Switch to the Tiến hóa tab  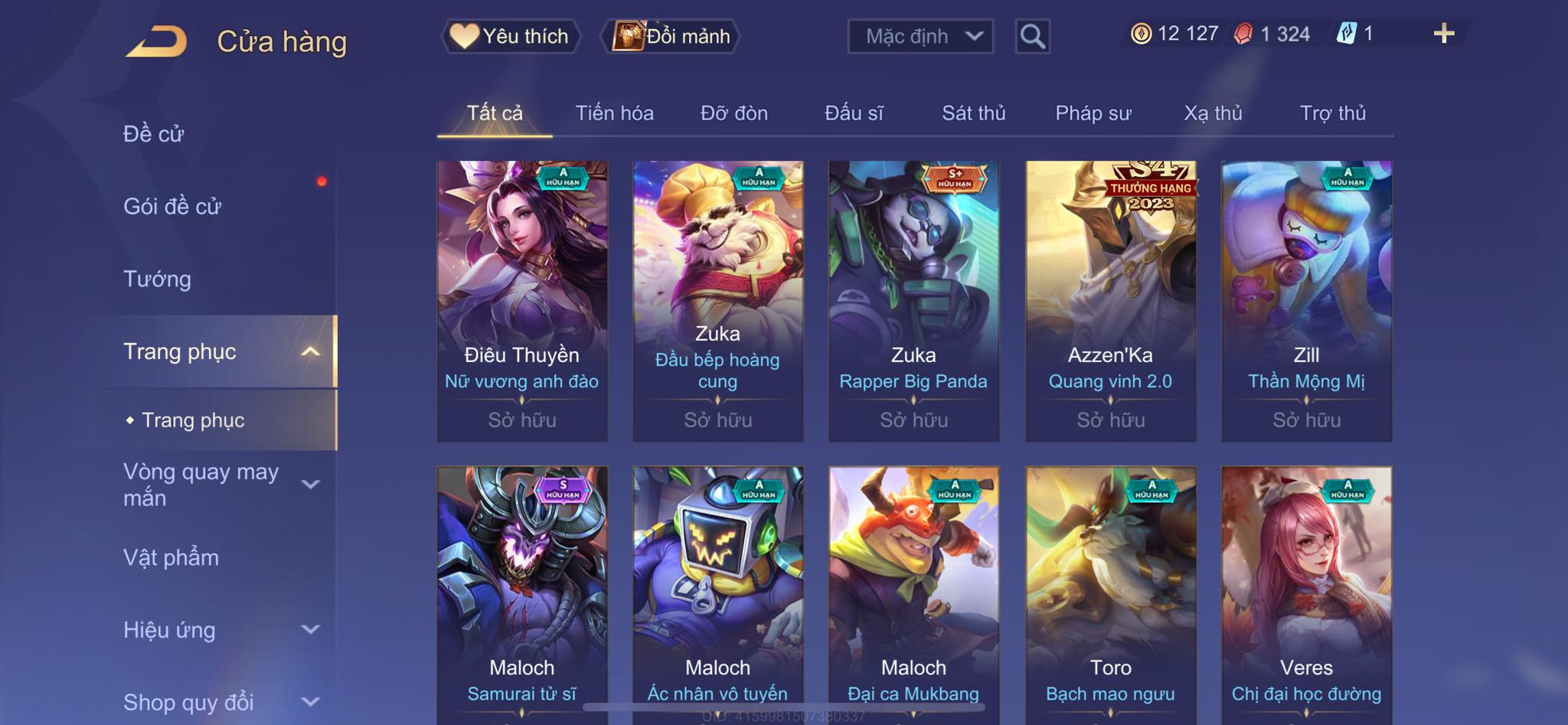614,113
